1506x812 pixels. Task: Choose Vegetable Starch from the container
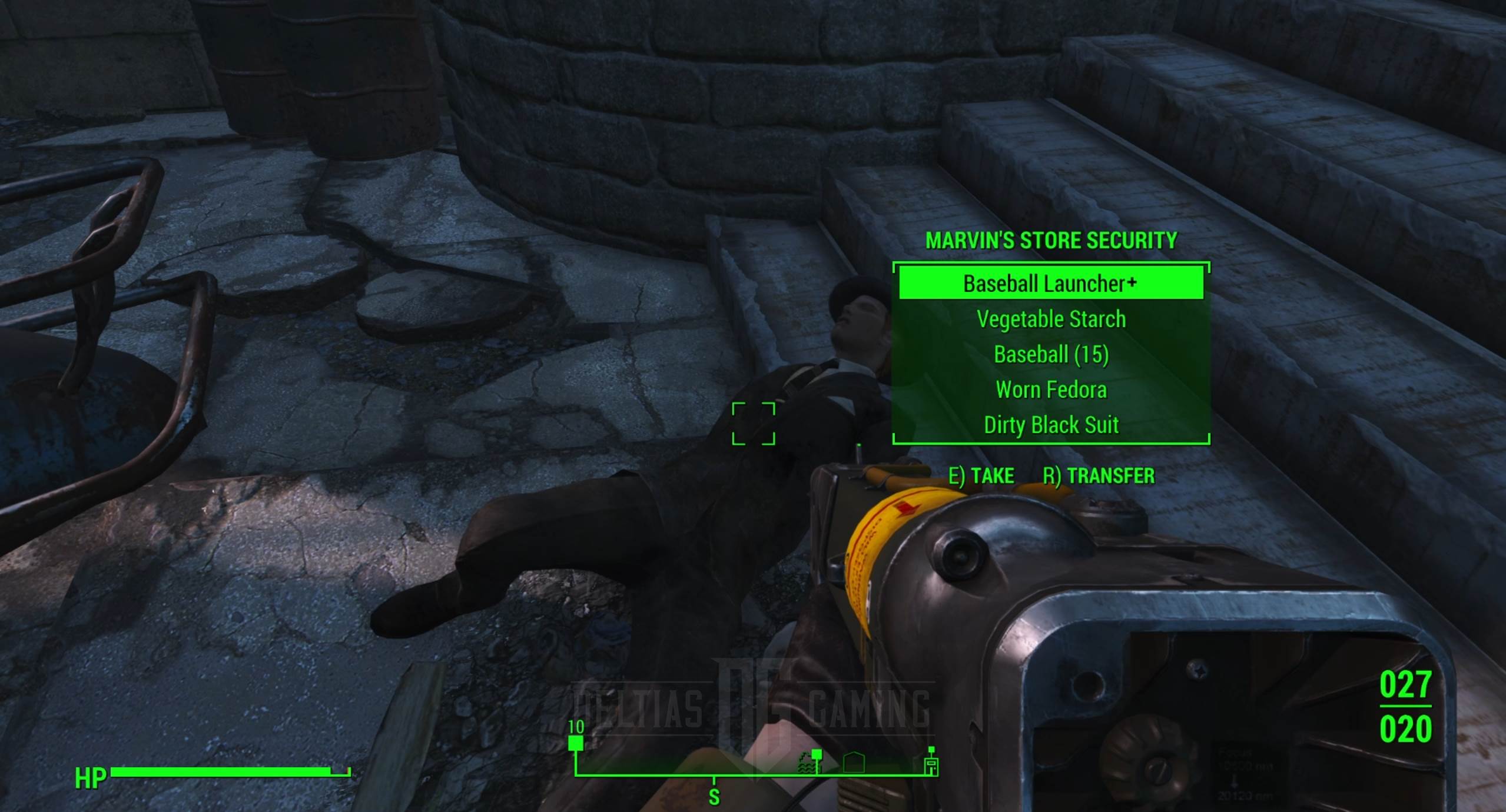pyautogui.click(x=1051, y=320)
